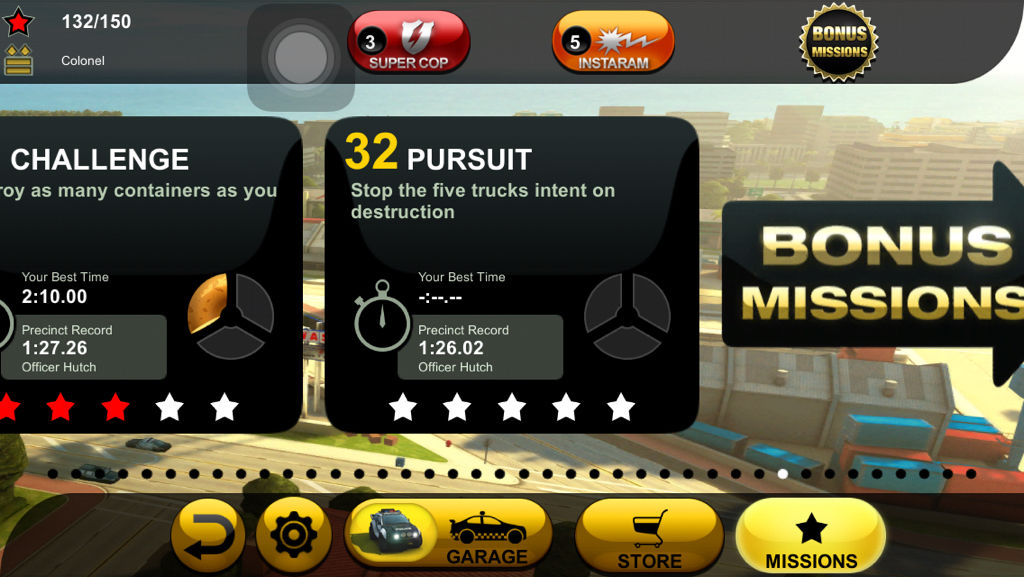Open the Garage
The width and height of the screenshot is (1024, 577).
[448, 534]
